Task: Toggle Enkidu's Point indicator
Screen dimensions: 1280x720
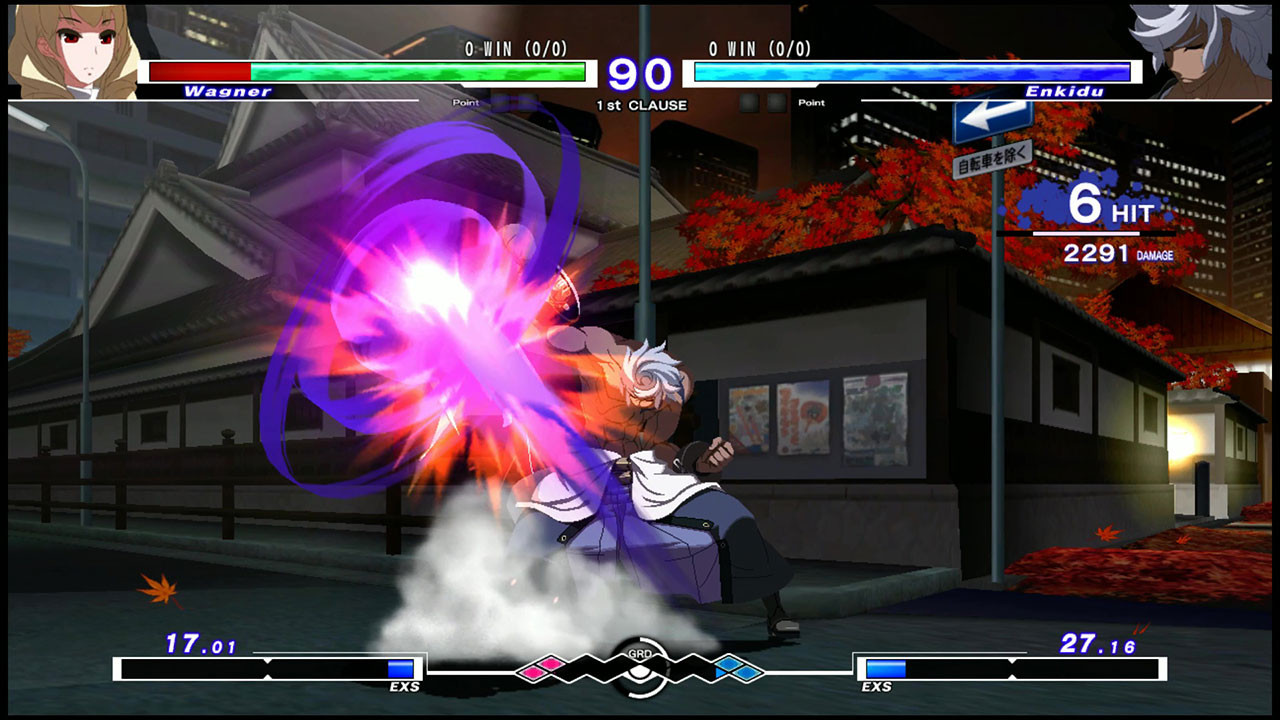Action: (811, 103)
